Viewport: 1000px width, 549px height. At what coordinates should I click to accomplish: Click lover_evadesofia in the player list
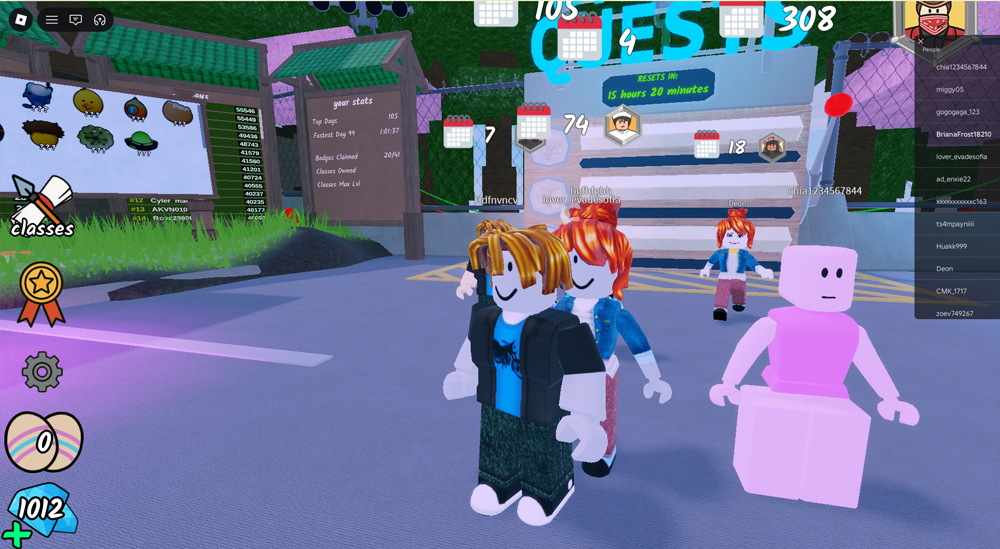(x=961, y=157)
